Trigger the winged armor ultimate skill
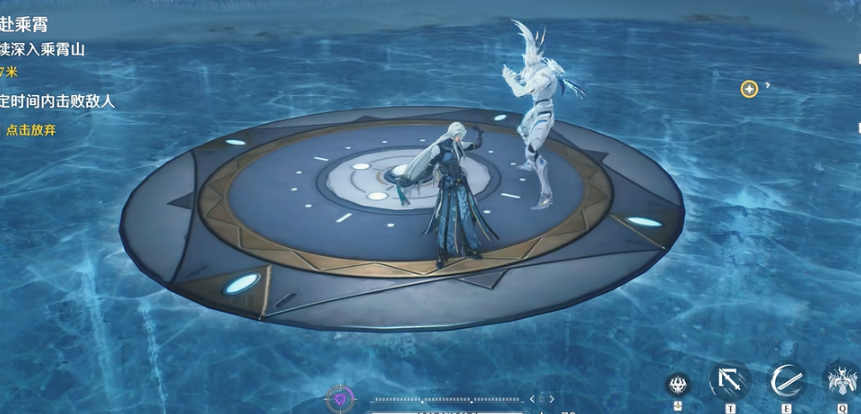861x414 pixels. coord(841,381)
